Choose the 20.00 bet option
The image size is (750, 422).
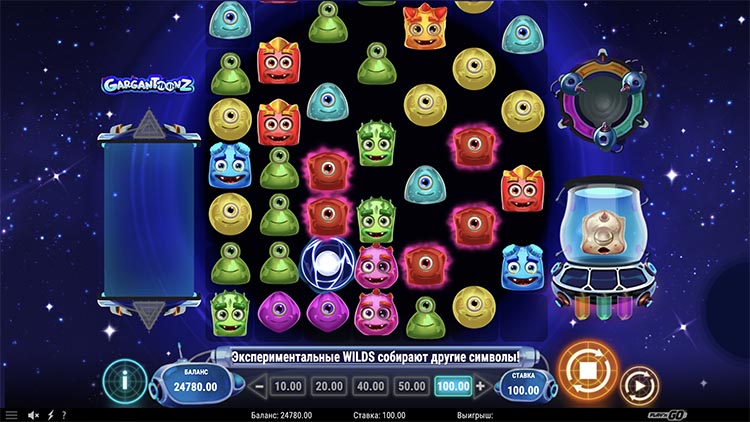328,386
